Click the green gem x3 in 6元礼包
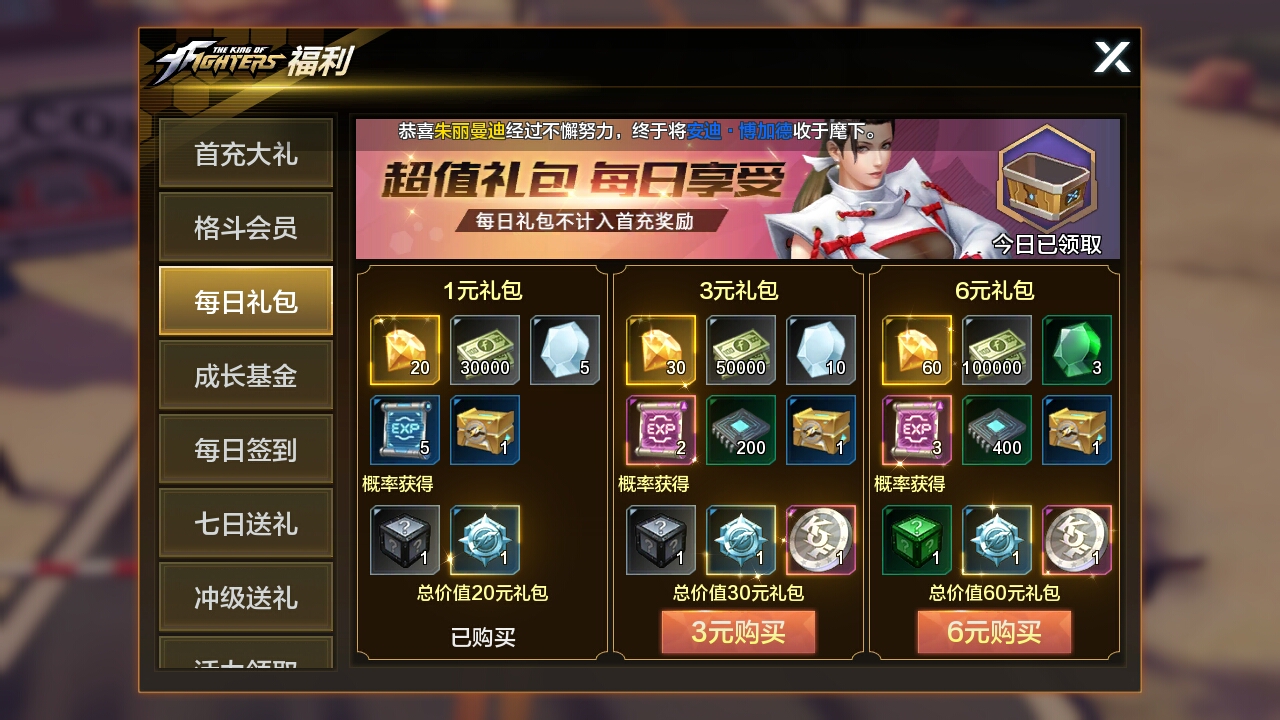The image size is (1280, 720). (x=1077, y=351)
